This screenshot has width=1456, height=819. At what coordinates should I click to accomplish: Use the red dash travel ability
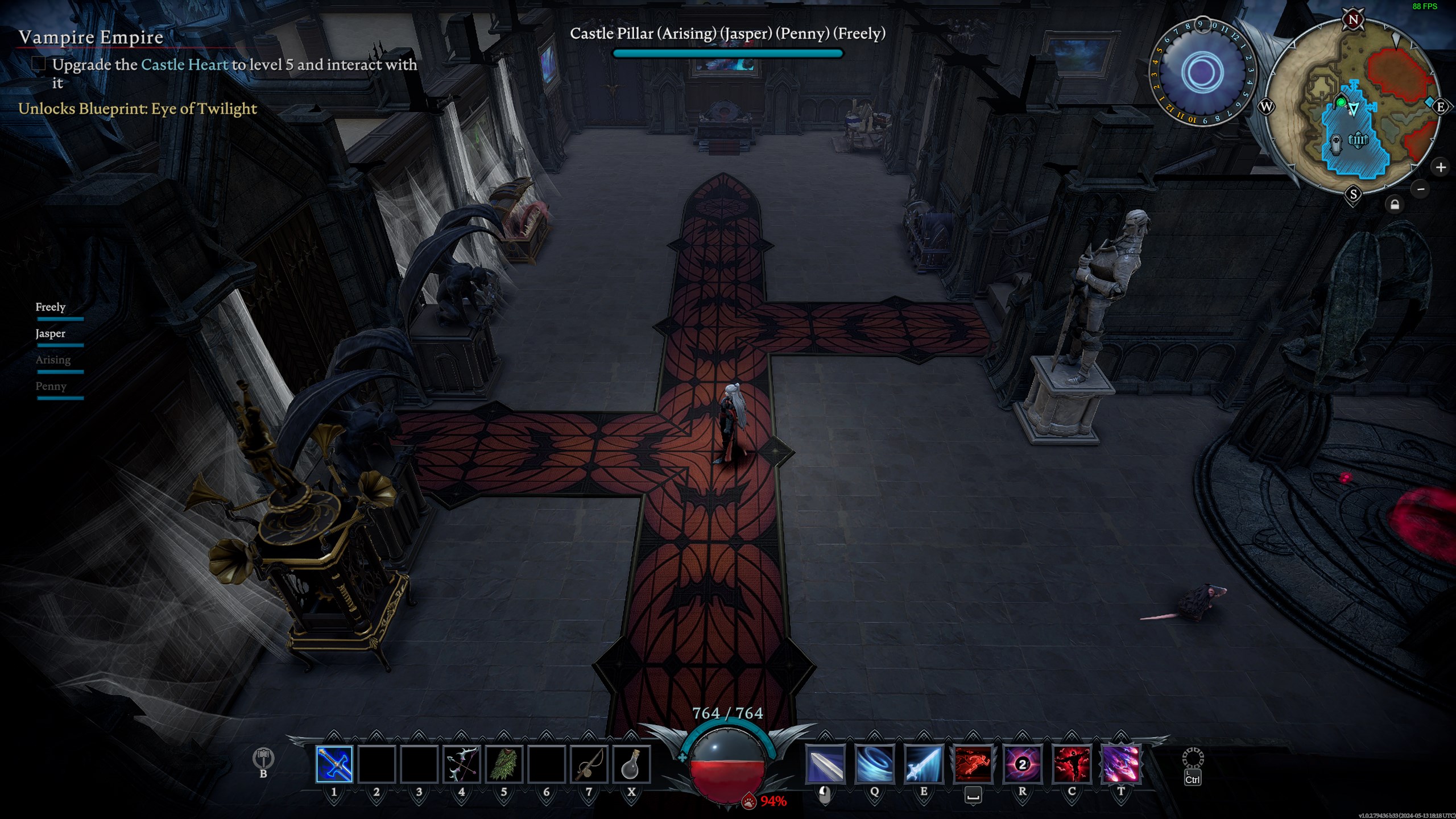click(973, 764)
